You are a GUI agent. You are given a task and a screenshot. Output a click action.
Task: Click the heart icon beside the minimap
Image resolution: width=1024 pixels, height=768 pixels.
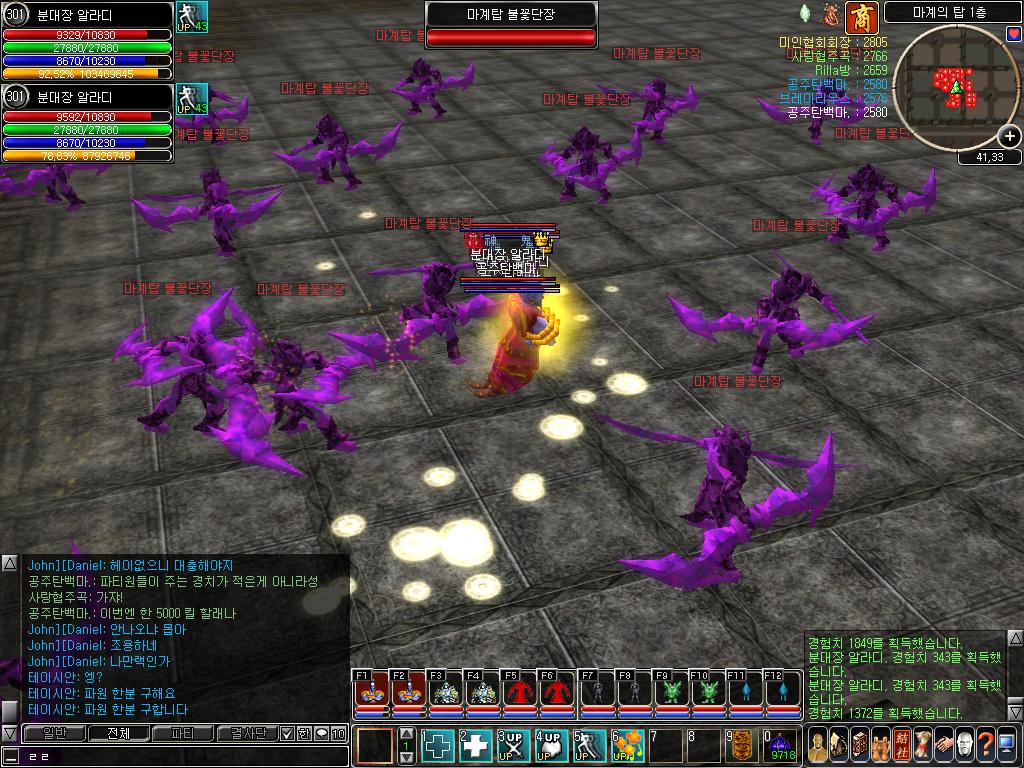pos(1014,34)
